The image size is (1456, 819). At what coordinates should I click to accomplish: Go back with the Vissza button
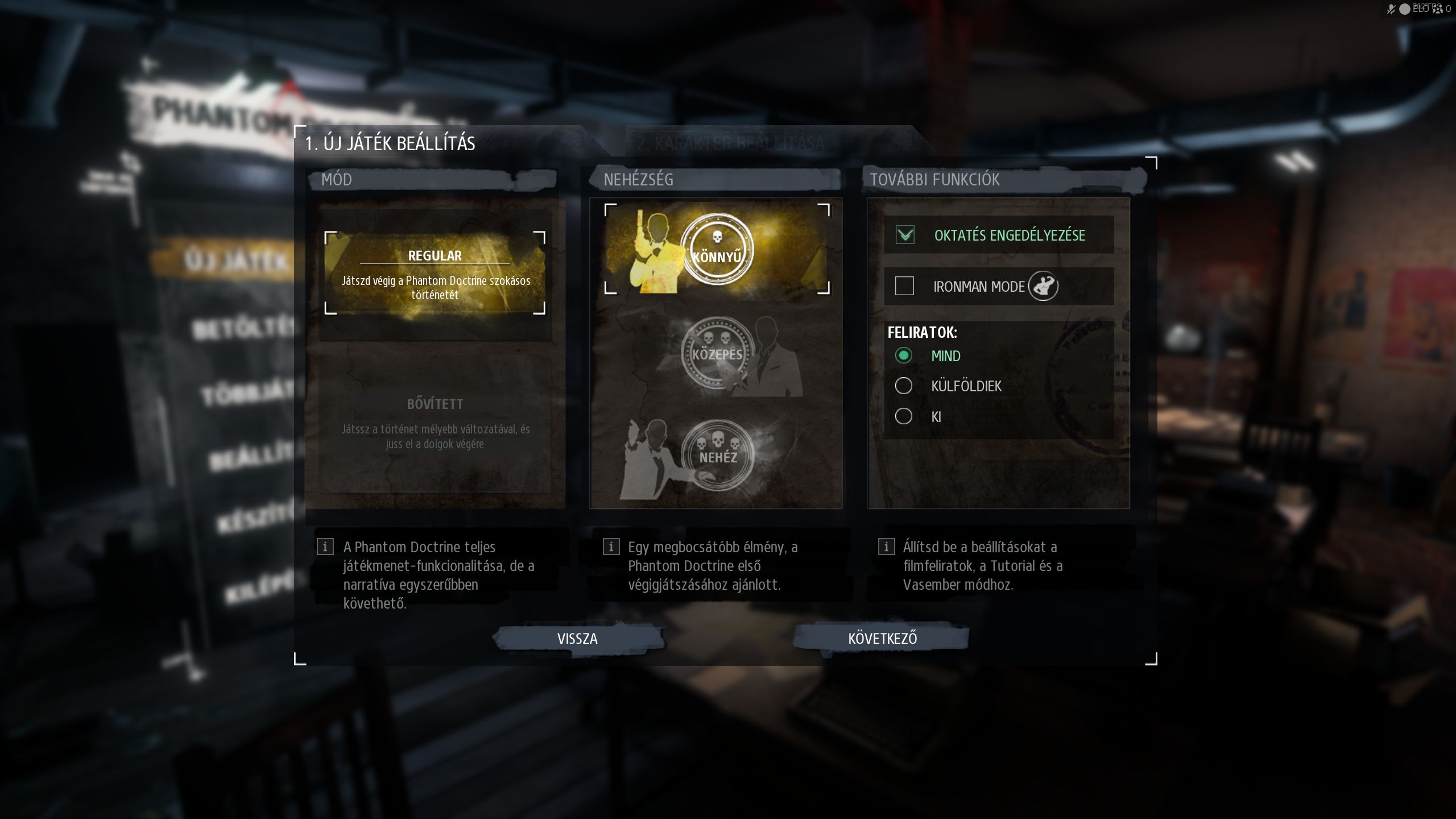tap(577, 638)
